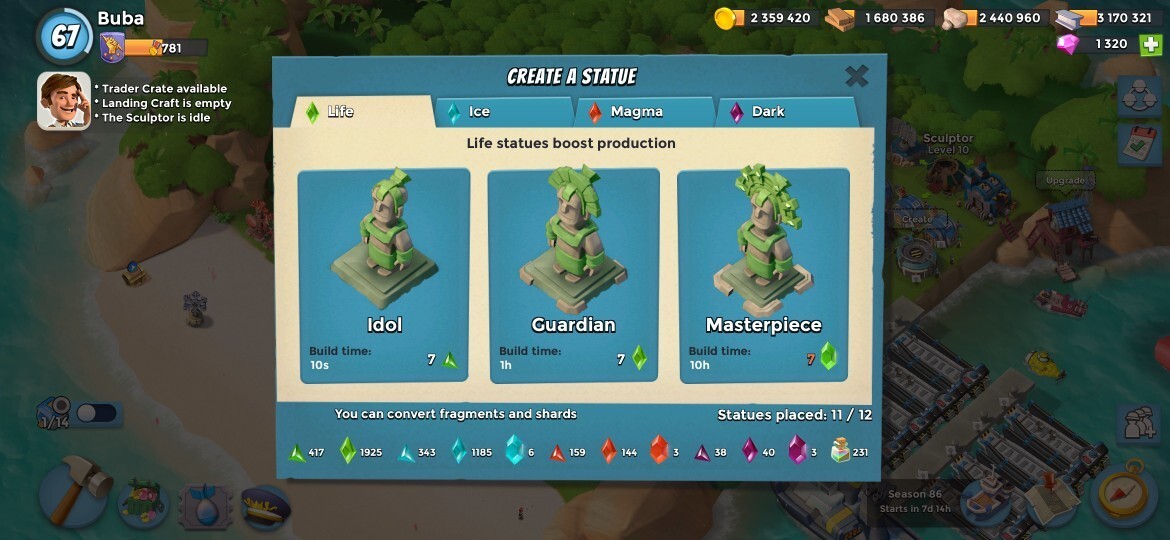Open the hammer build menu

(76, 490)
